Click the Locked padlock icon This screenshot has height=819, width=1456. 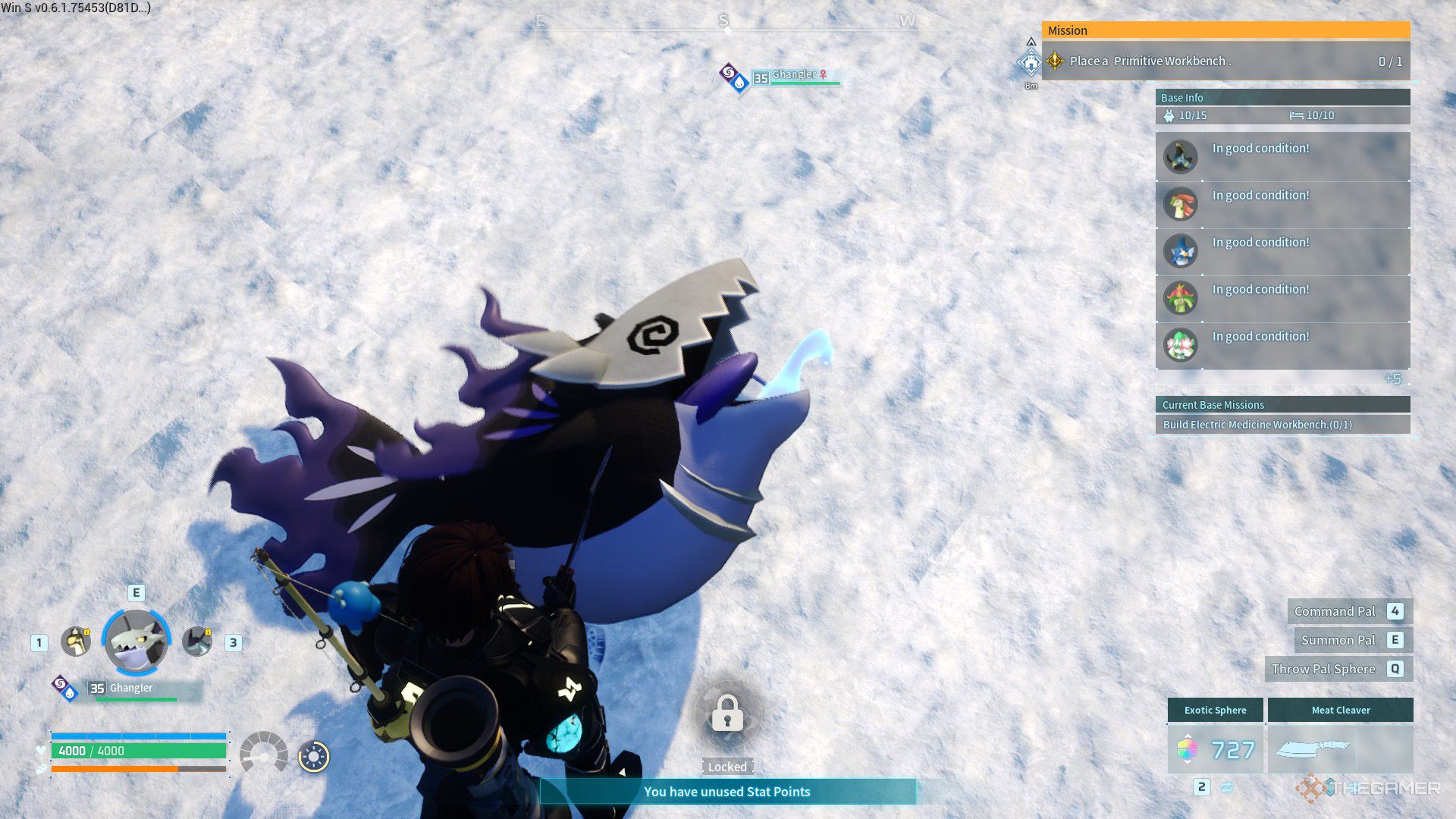[x=727, y=714]
